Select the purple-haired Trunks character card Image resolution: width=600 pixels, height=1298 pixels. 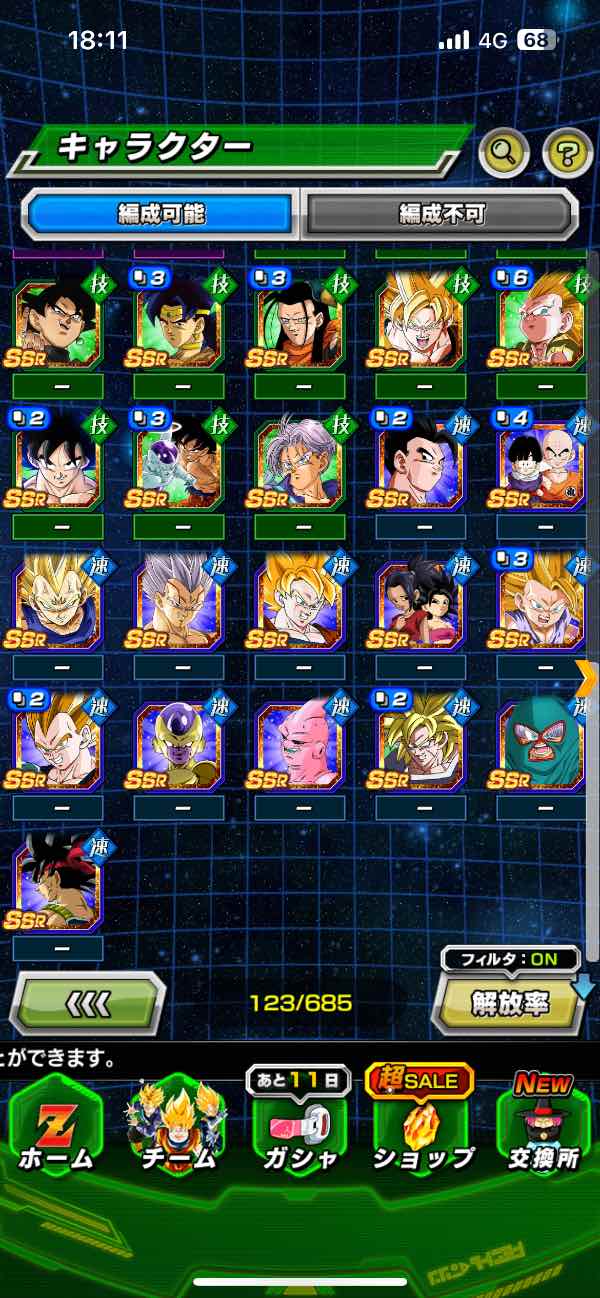299,459
